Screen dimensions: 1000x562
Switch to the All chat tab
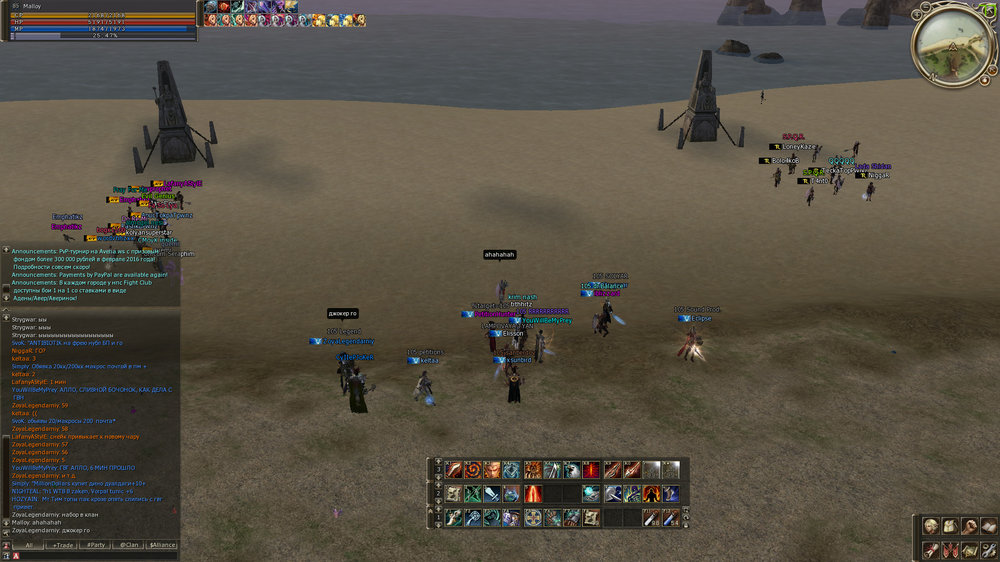coord(29,545)
